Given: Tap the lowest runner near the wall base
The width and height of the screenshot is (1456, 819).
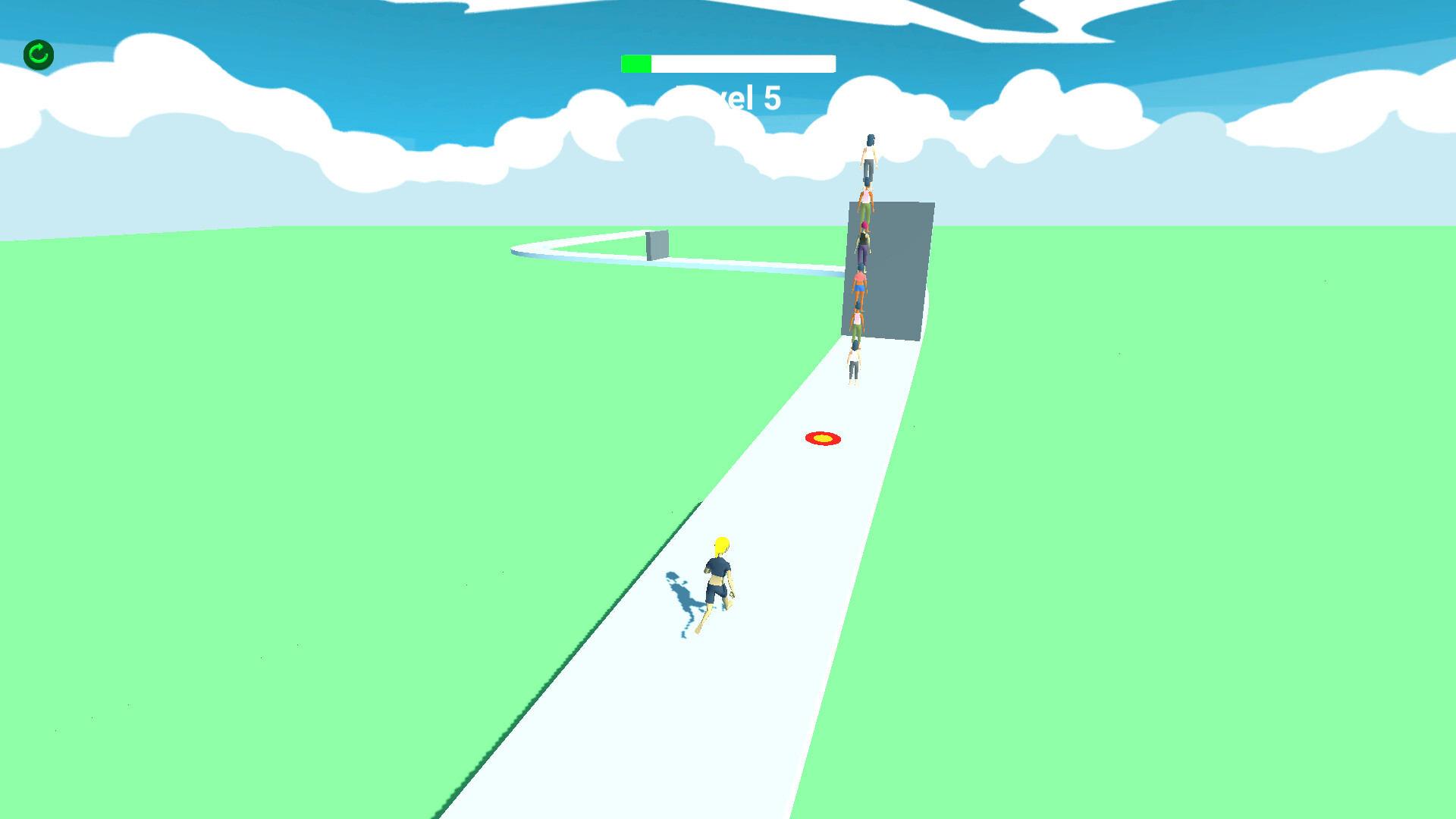Looking at the screenshot, I should [855, 364].
